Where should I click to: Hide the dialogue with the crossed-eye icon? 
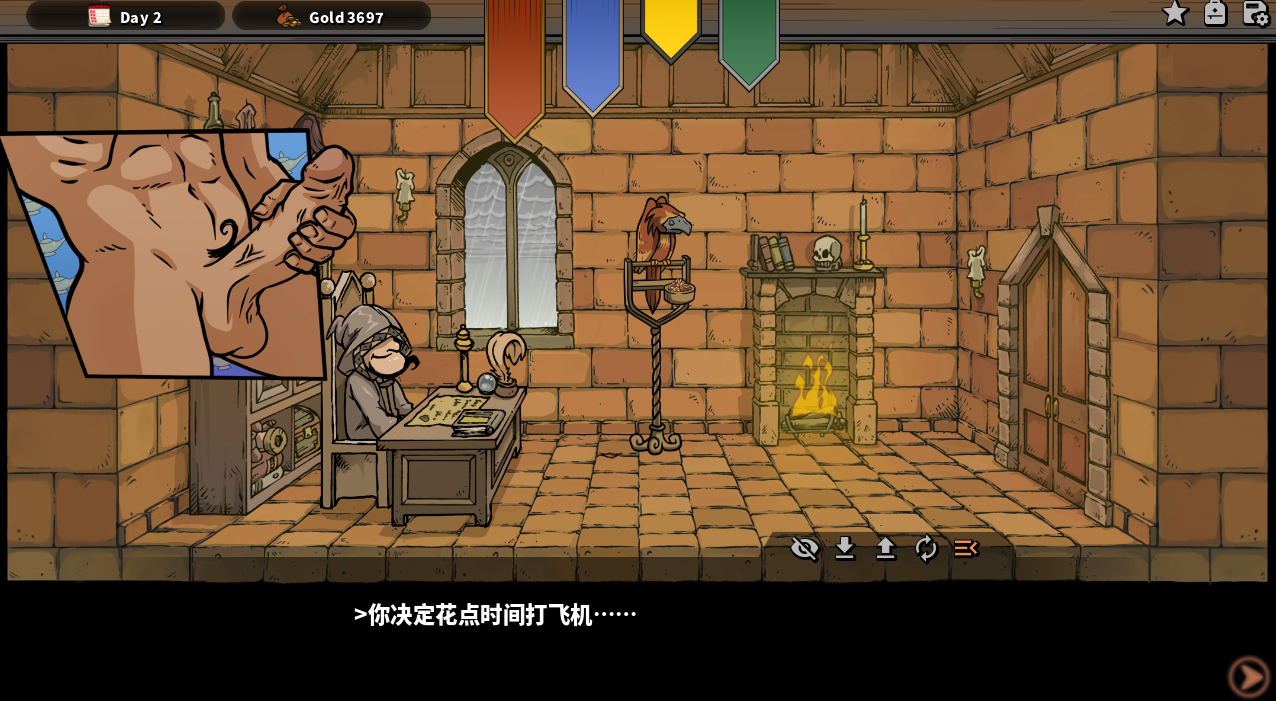pyautogui.click(x=805, y=548)
